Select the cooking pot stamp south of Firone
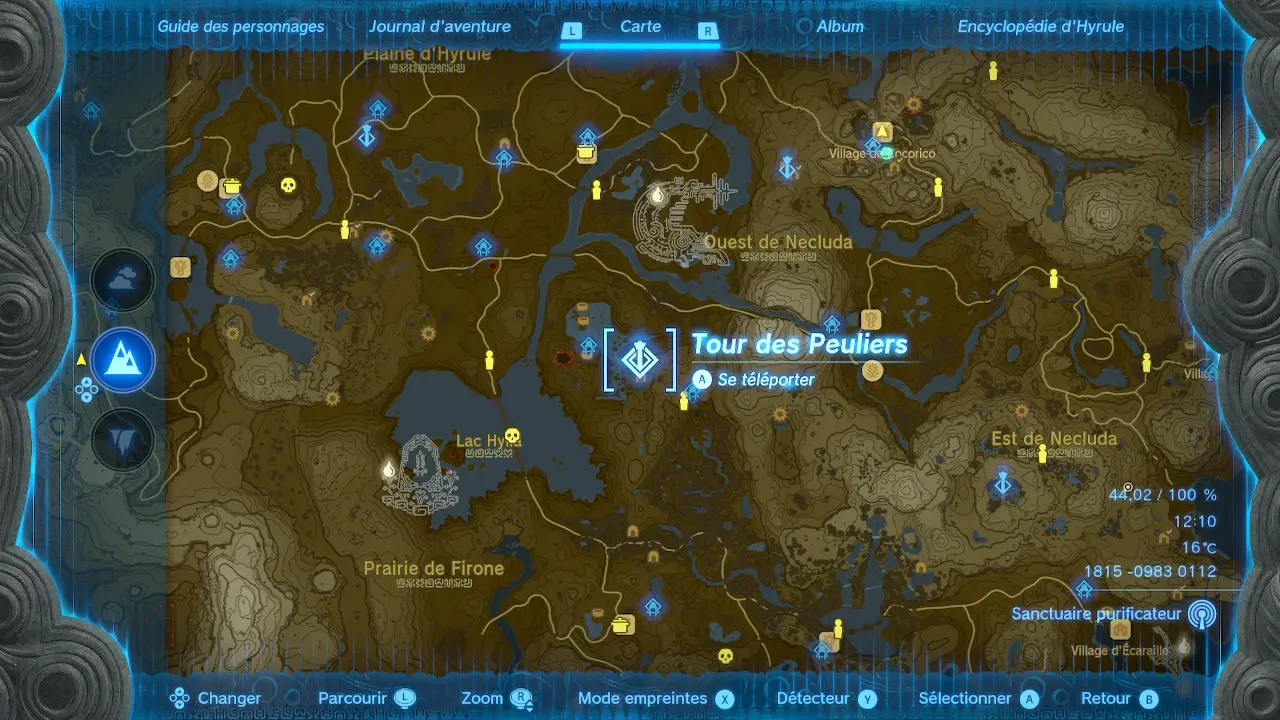 click(623, 625)
